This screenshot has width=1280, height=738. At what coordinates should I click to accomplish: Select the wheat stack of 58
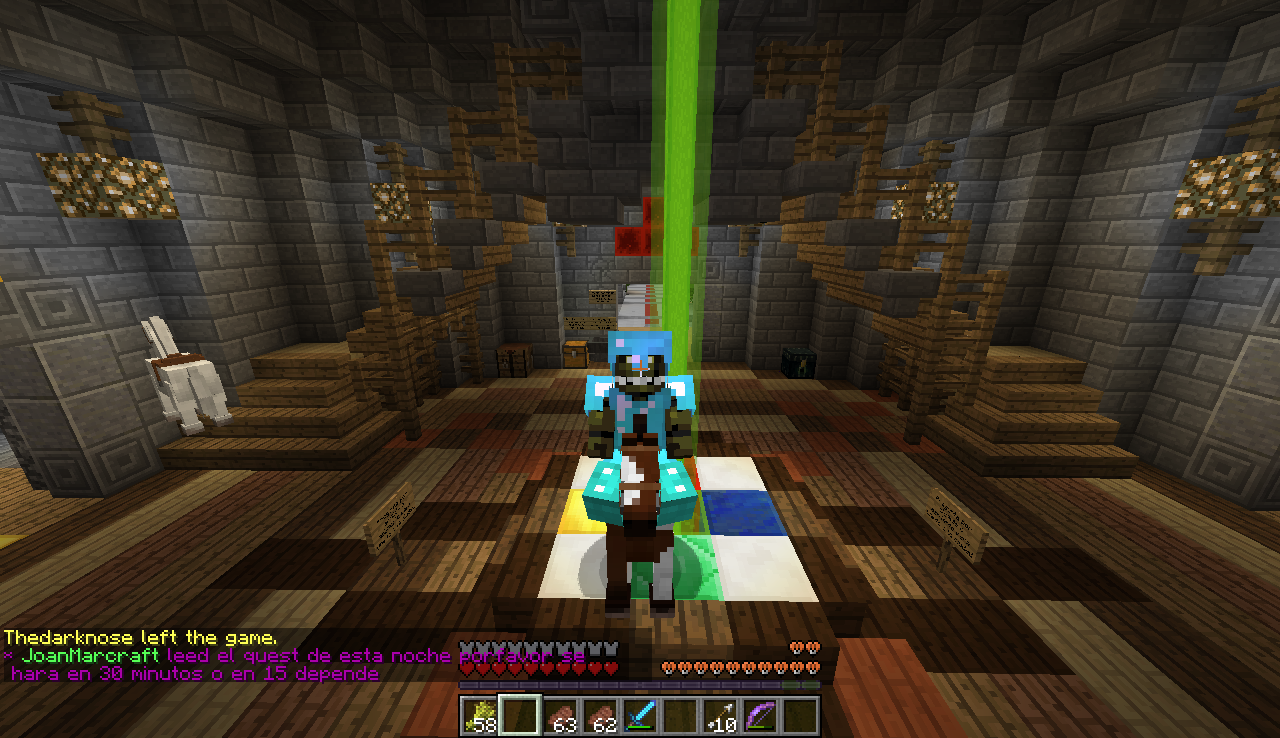(x=480, y=716)
